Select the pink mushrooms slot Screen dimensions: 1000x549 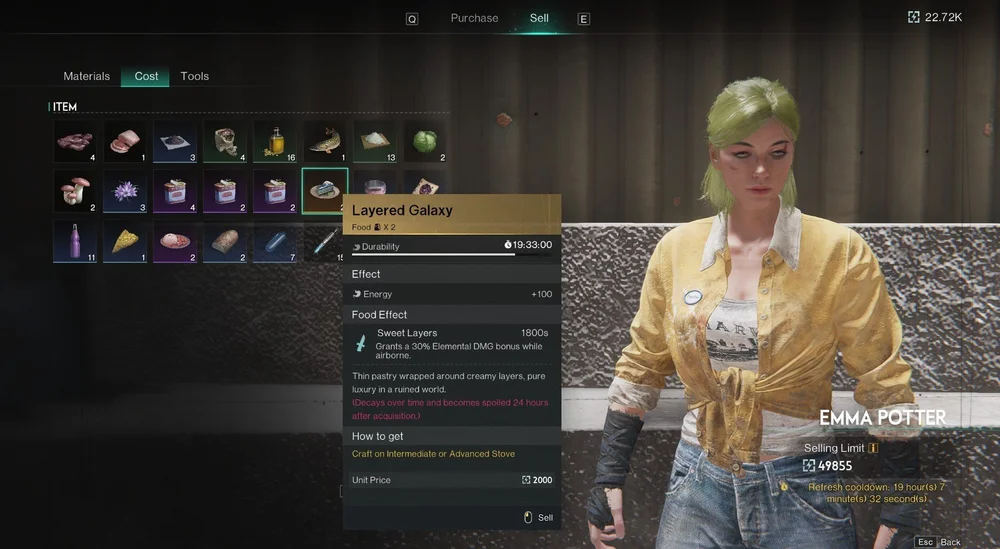coord(75,191)
